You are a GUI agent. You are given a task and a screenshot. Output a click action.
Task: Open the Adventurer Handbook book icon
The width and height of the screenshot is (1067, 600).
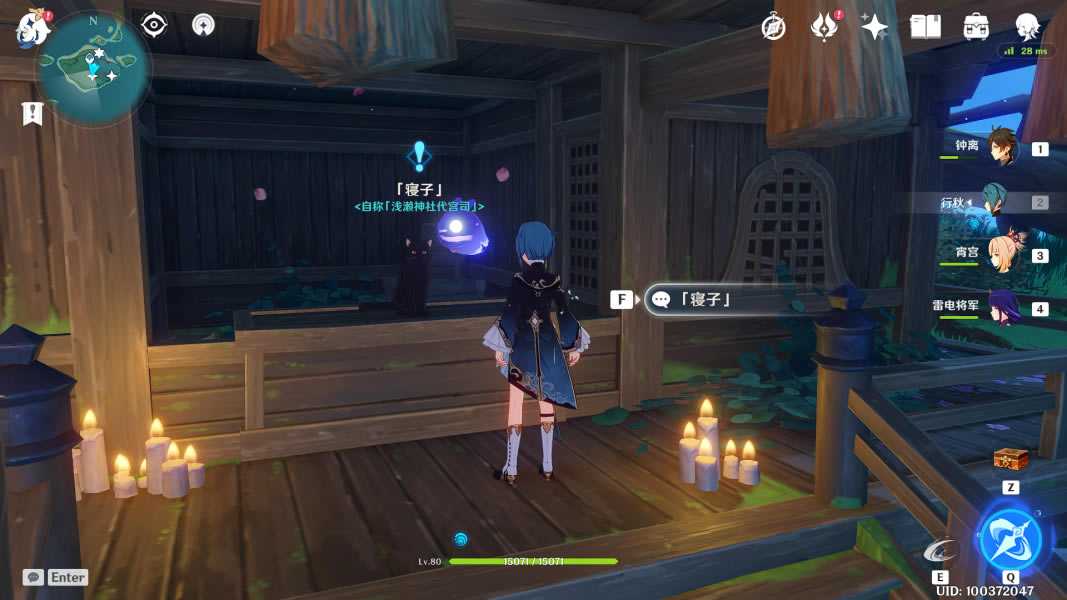925,27
